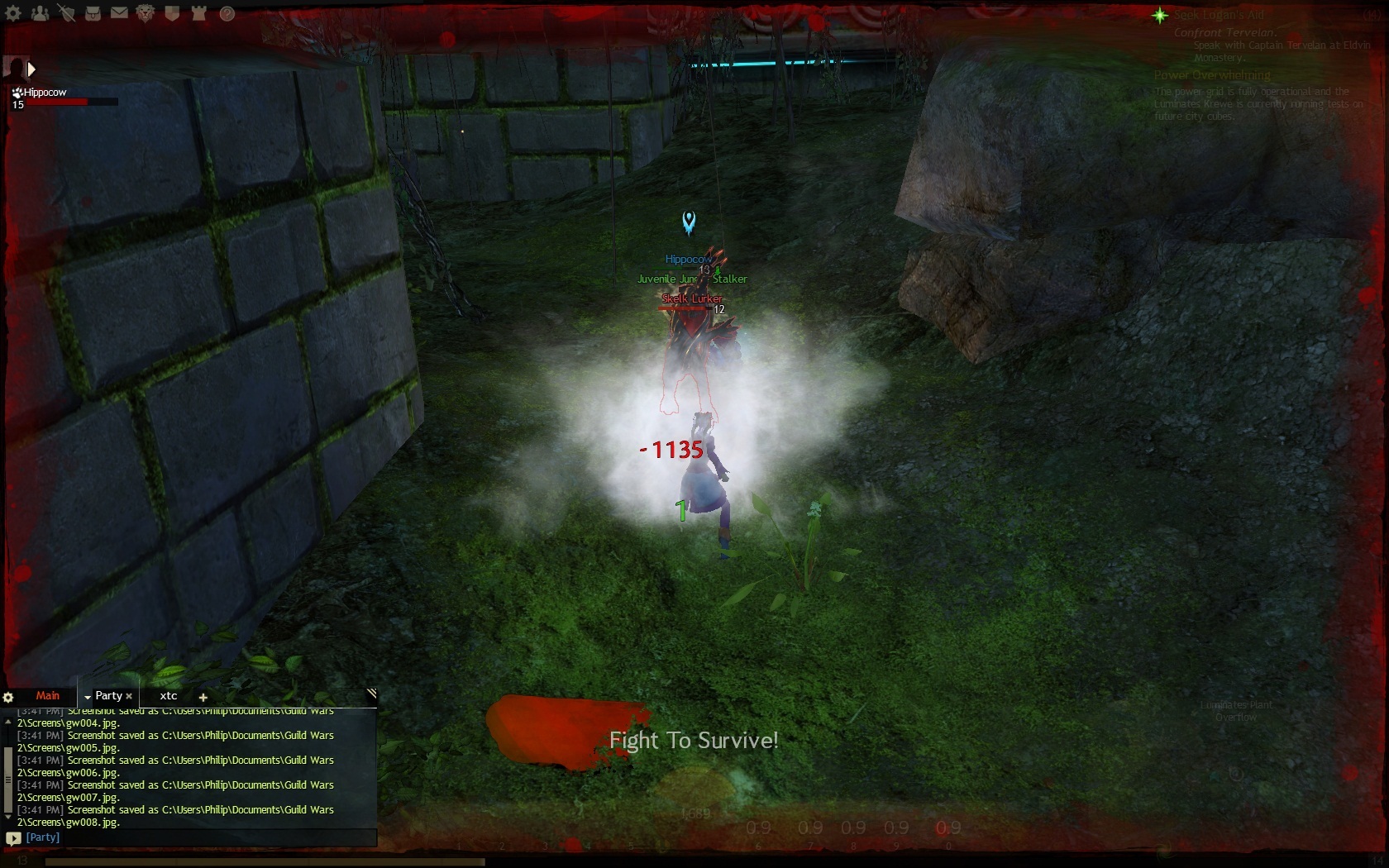Screen dimensions: 1389x868
Task: Switch to the Party chat tab
Action: tap(108, 696)
